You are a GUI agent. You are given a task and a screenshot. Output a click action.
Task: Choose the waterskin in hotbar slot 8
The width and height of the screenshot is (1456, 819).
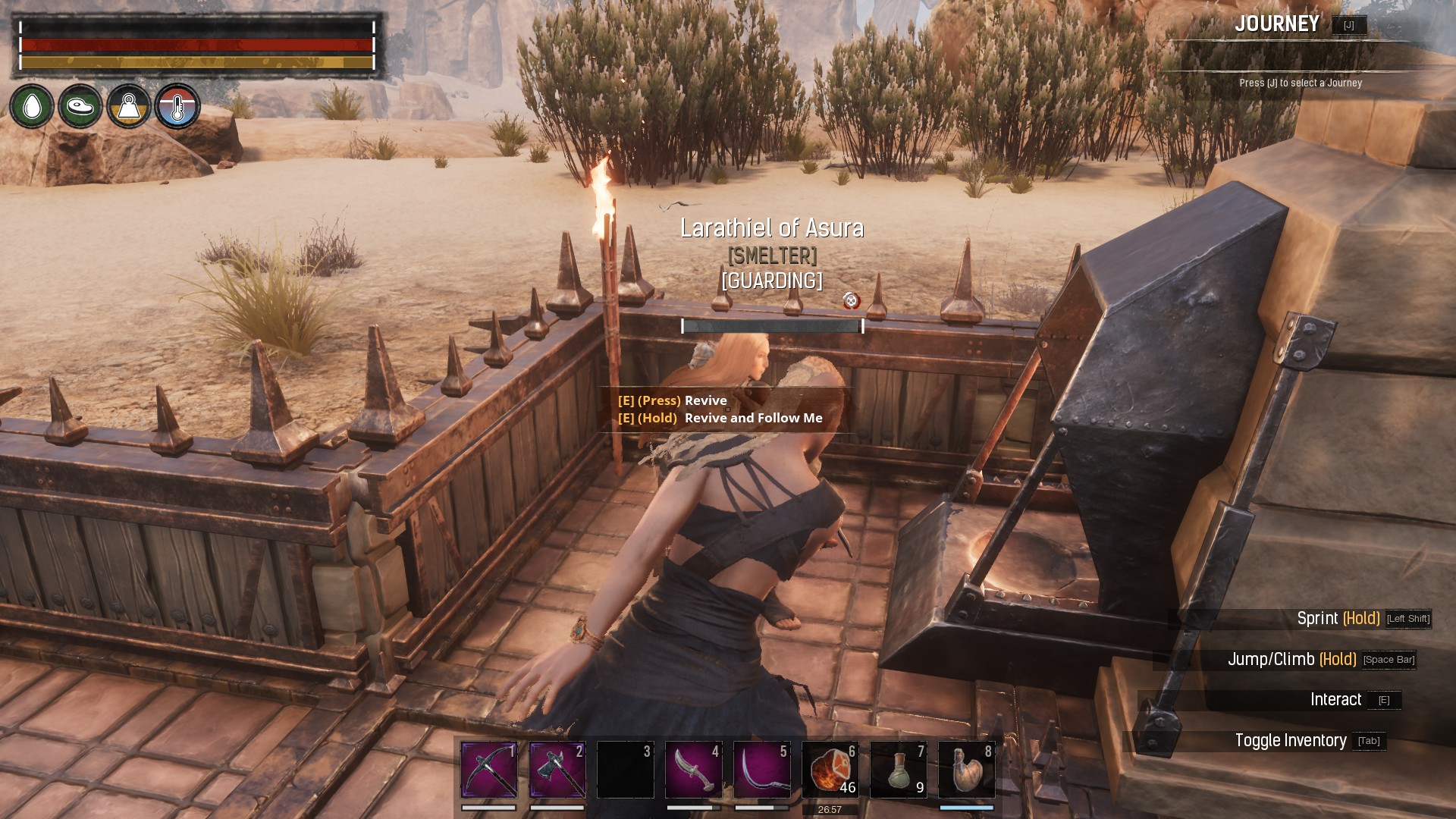967,770
